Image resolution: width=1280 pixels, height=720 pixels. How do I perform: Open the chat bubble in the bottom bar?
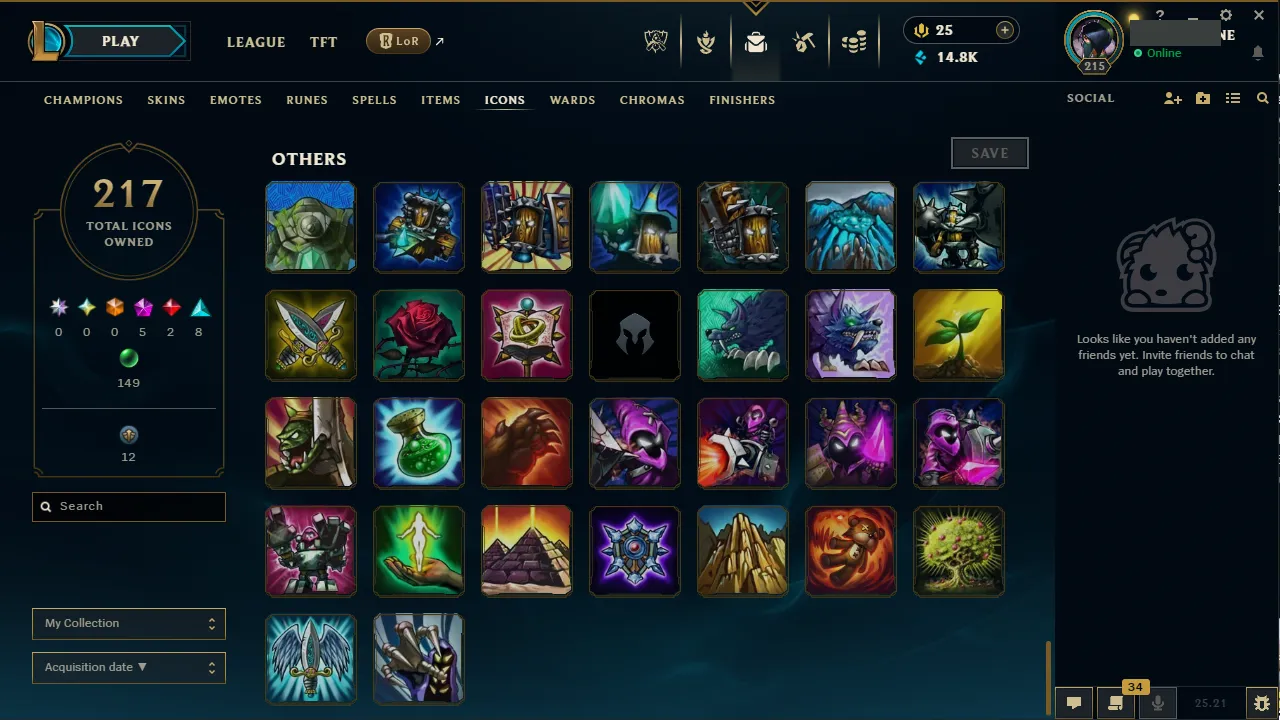coord(1074,703)
